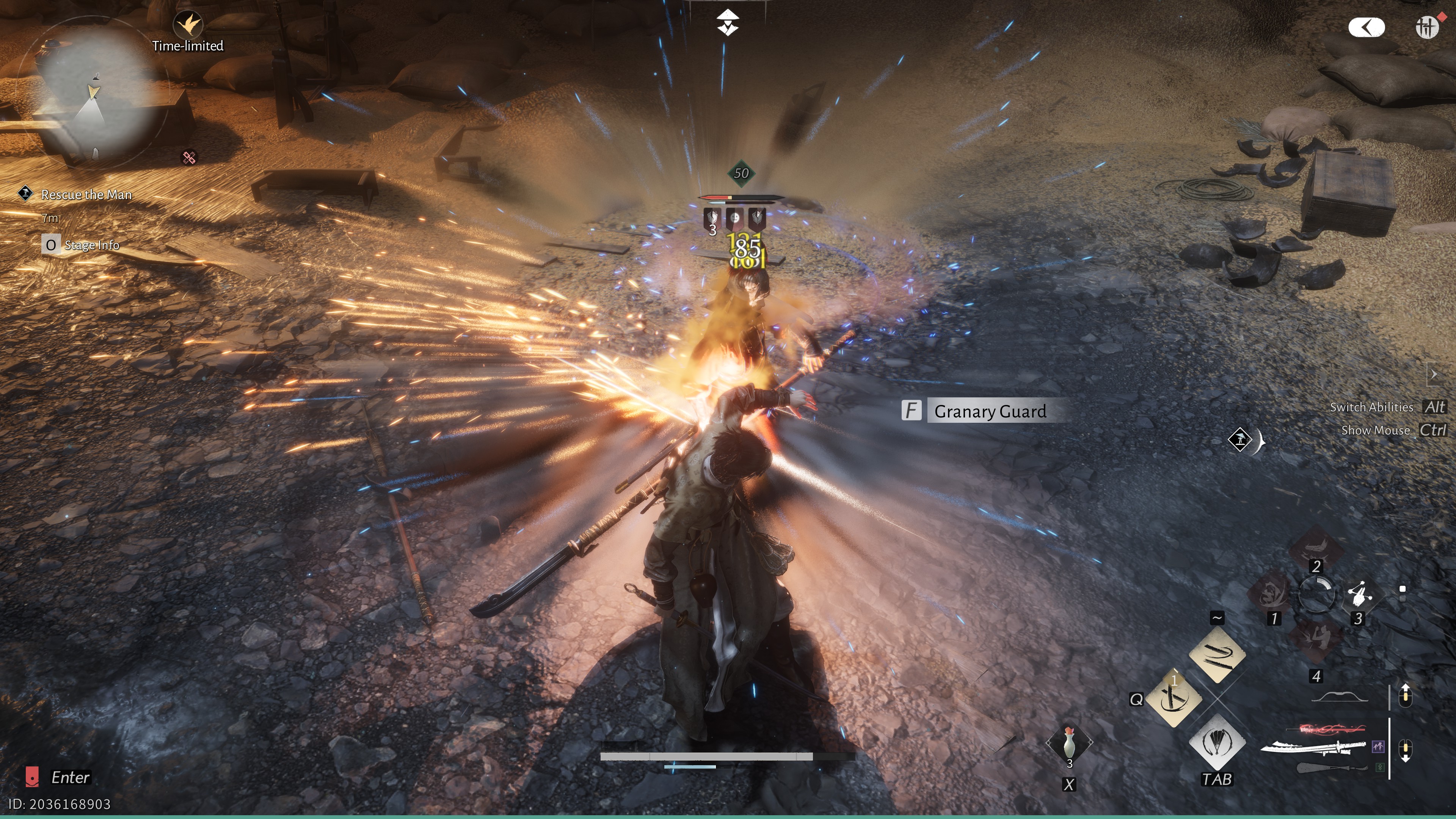The width and height of the screenshot is (1456, 819).
Task: Click the pink chain-link icon beside the minimap
Action: click(189, 157)
